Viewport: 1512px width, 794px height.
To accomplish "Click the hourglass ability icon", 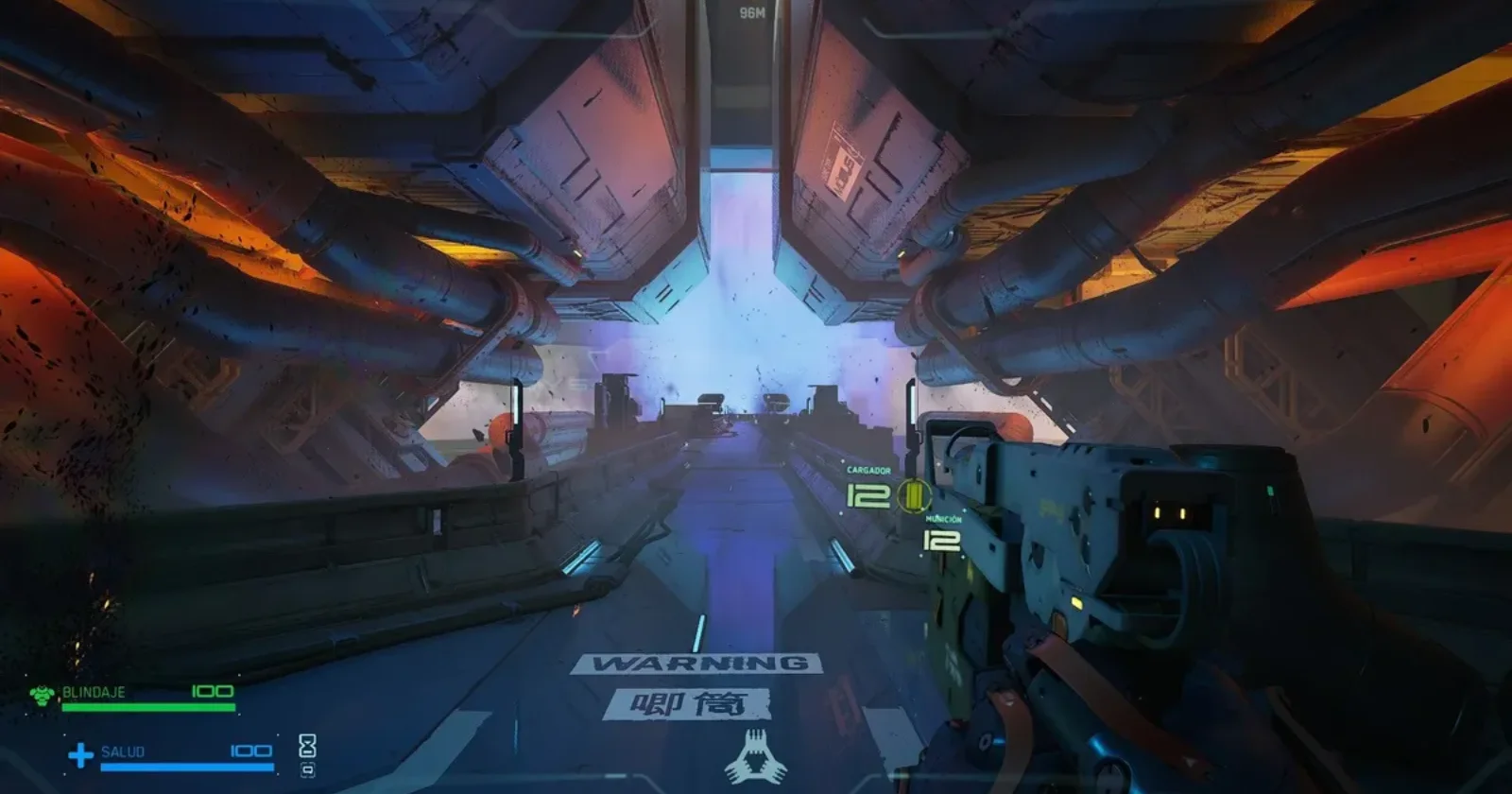I will pos(307,746).
